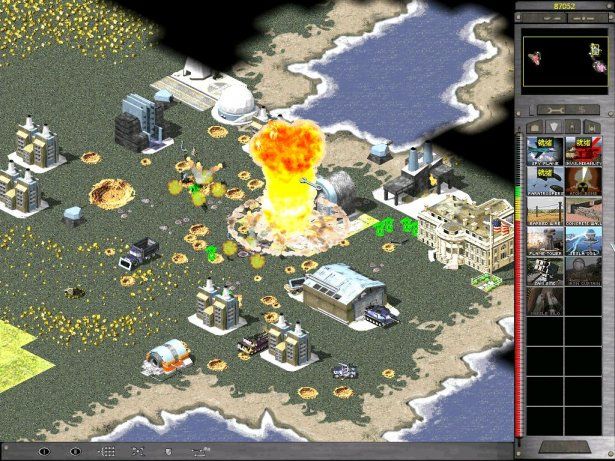Select the Tesla Coil build icon

coord(583,242)
